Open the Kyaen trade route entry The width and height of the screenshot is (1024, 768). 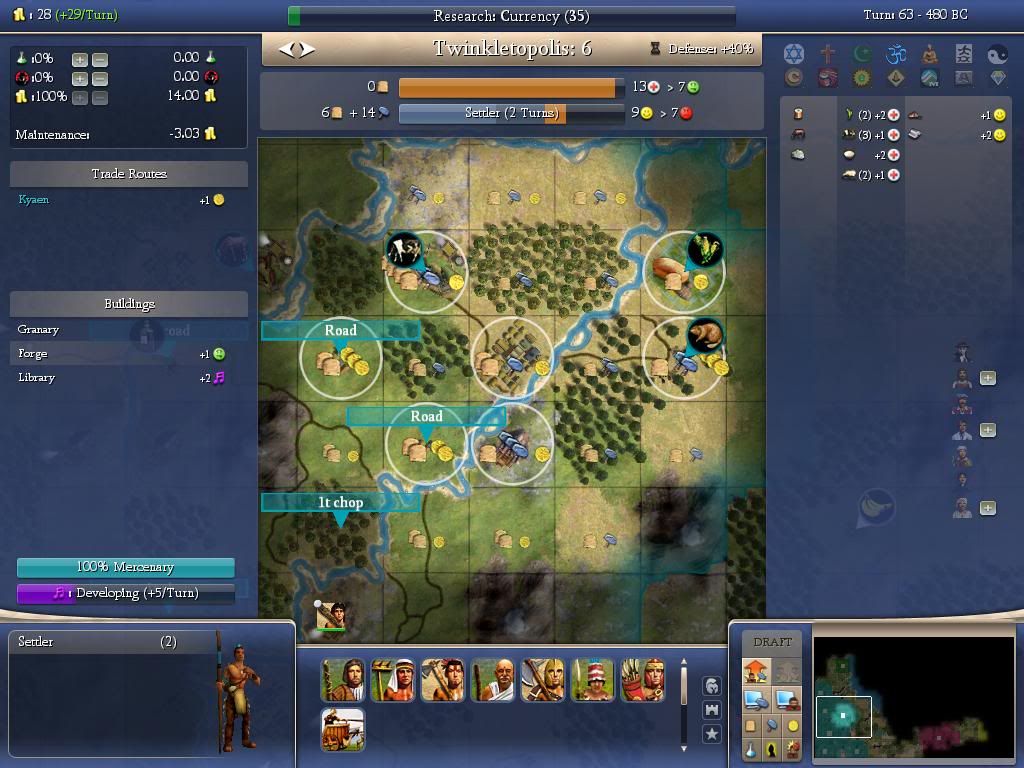click(x=34, y=200)
